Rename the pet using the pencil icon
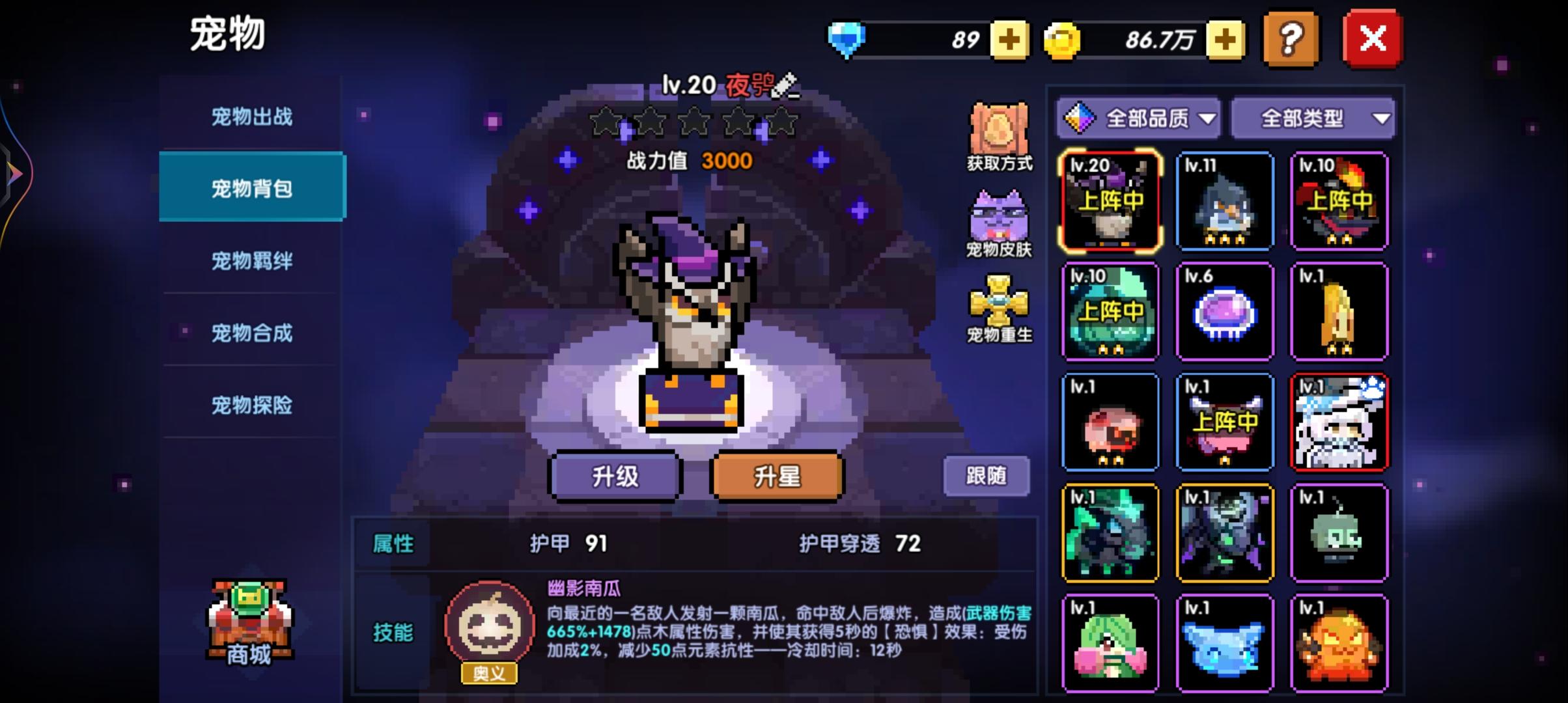 pyautogui.click(x=785, y=83)
